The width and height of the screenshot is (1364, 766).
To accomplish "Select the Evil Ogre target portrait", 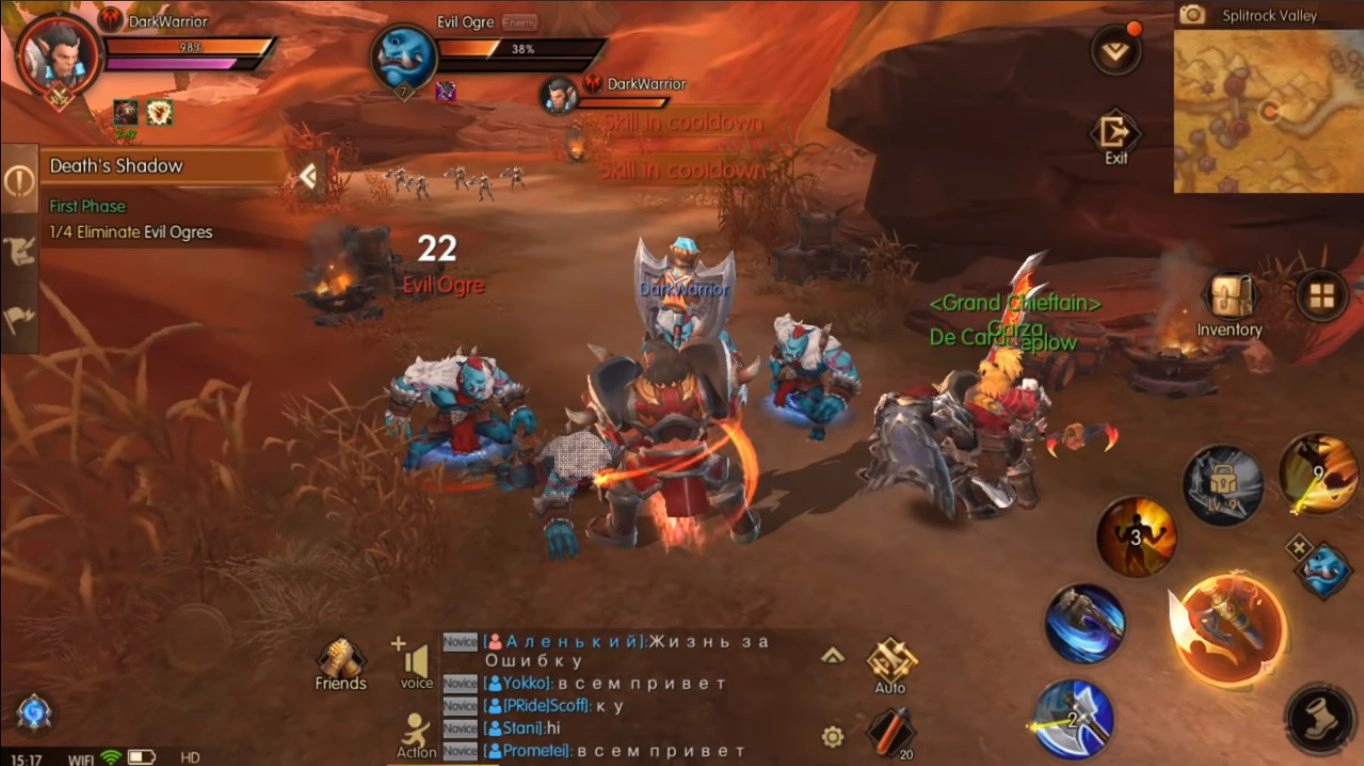I will click(404, 58).
